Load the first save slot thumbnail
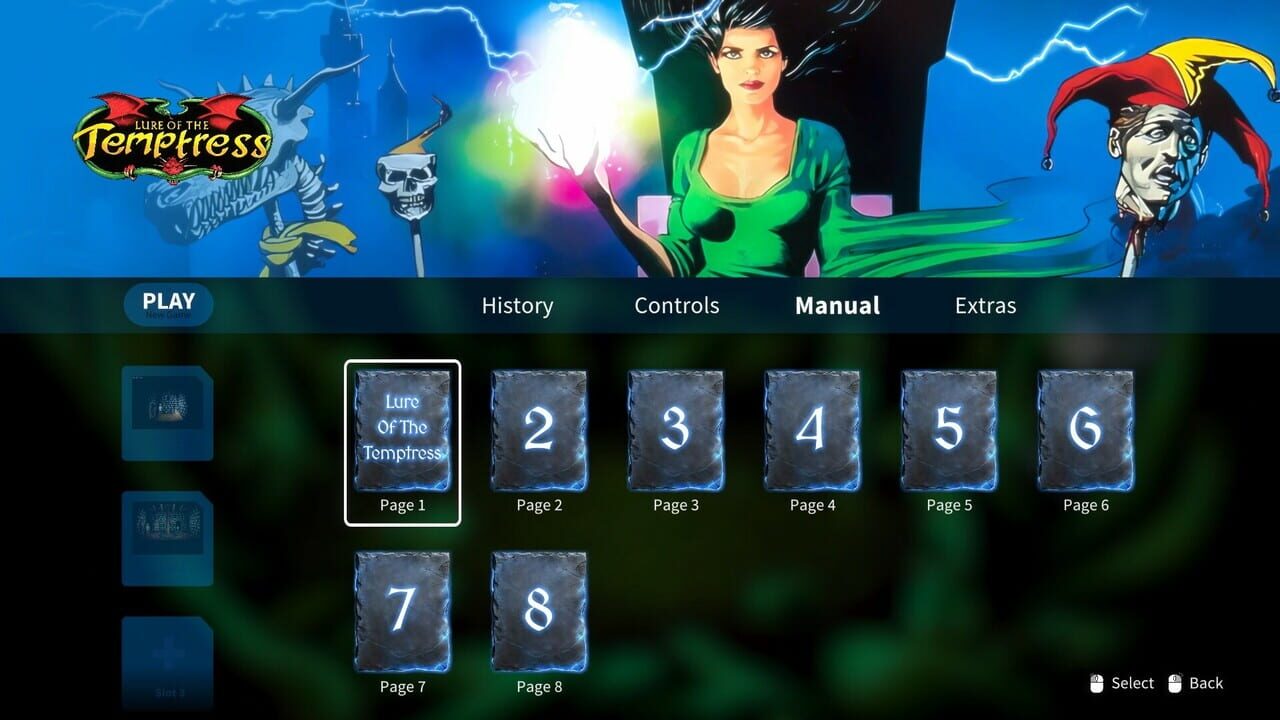The image size is (1280, 720). (167, 412)
